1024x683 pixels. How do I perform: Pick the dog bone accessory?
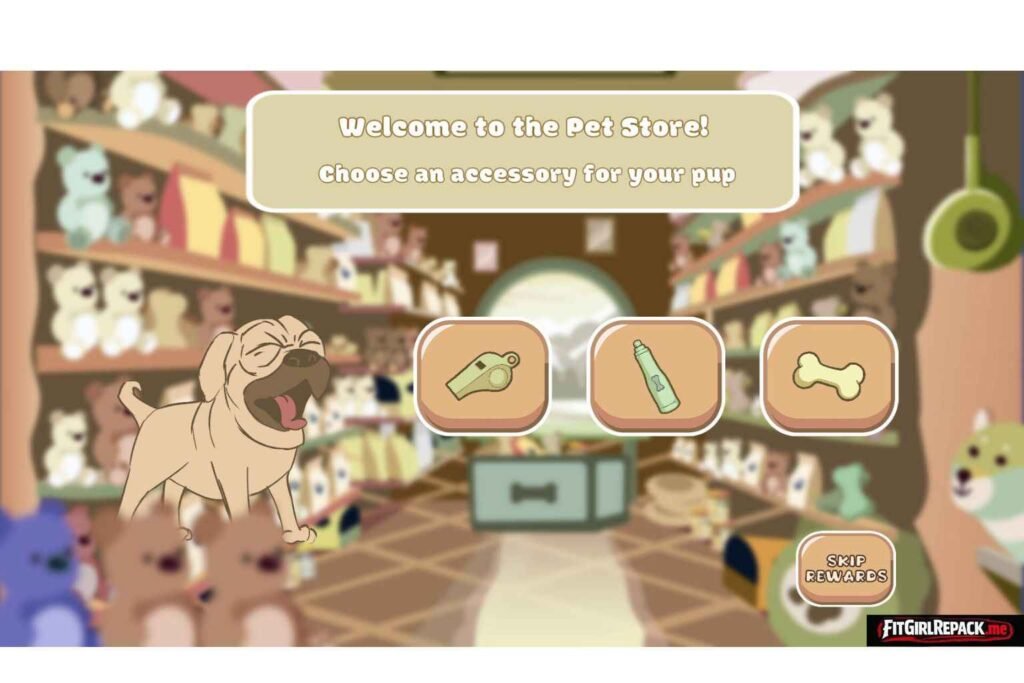point(829,375)
